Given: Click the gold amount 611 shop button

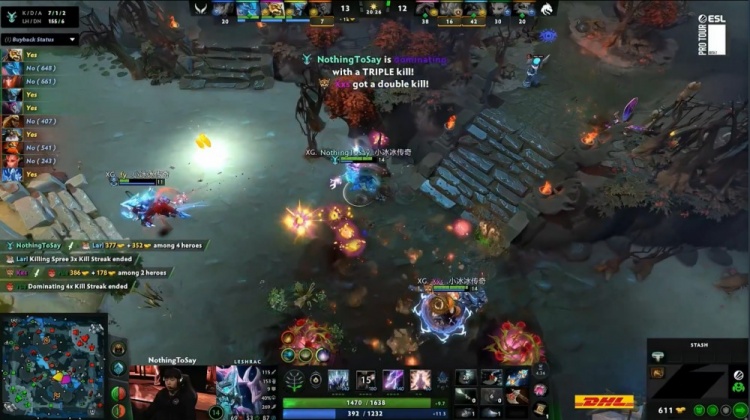Looking at the screenshot, I should (x=668, y=409).
